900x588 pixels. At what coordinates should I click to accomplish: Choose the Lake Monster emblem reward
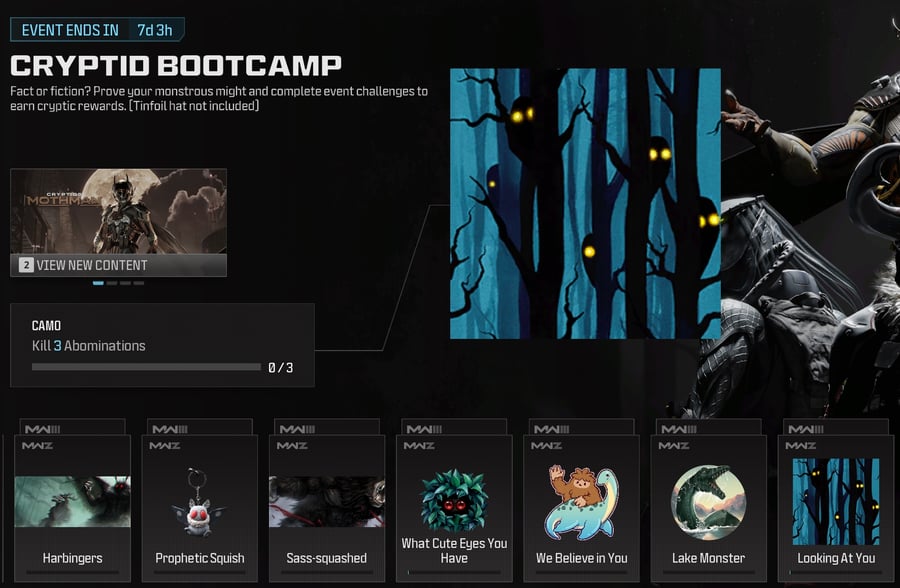click(x=708, y=505)
